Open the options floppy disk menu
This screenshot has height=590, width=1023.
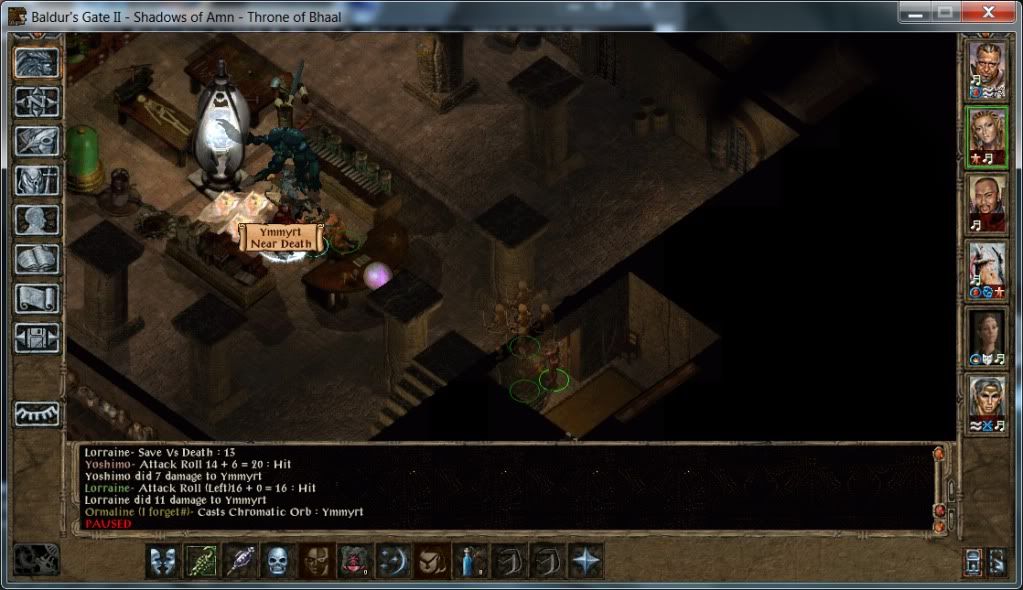[37, 337]
